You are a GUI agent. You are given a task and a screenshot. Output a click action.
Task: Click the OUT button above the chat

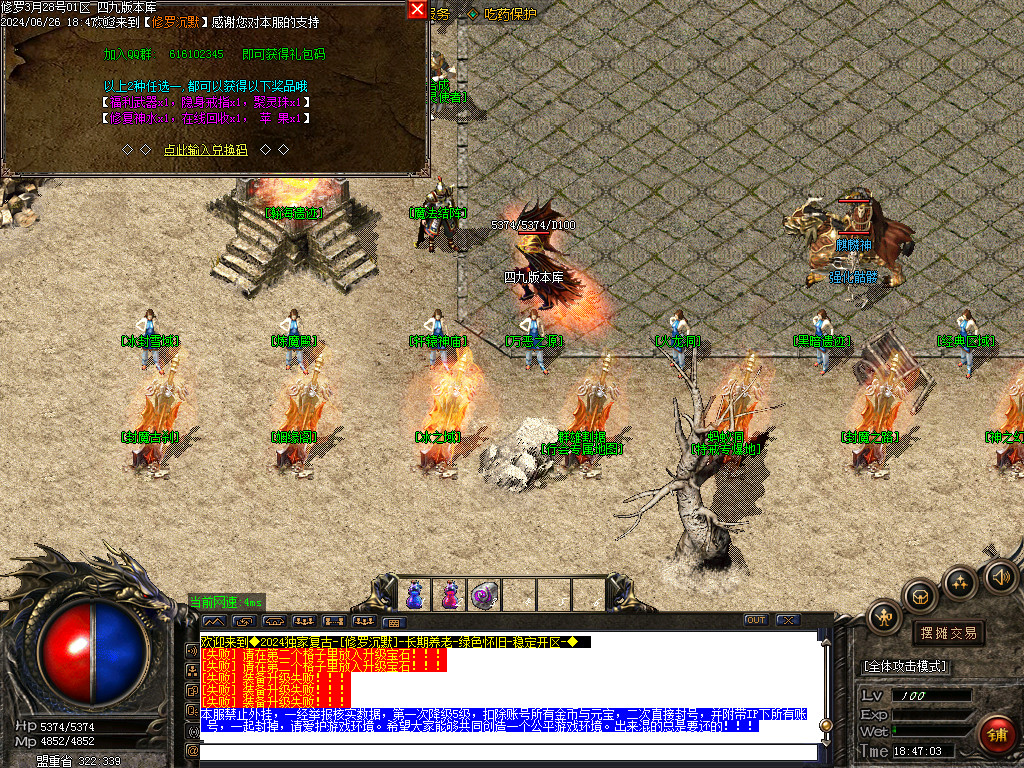coord(757,620)
